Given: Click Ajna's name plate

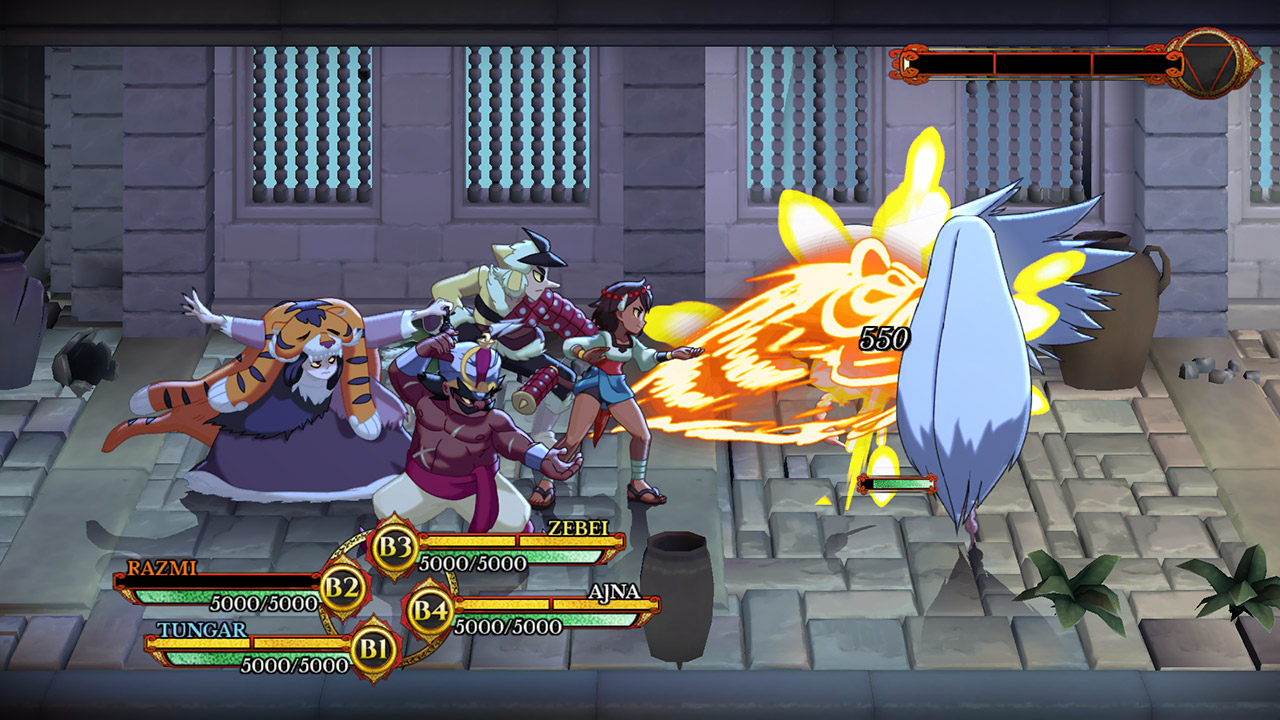Looking at the screenshot, I should (x=615, y=593).
